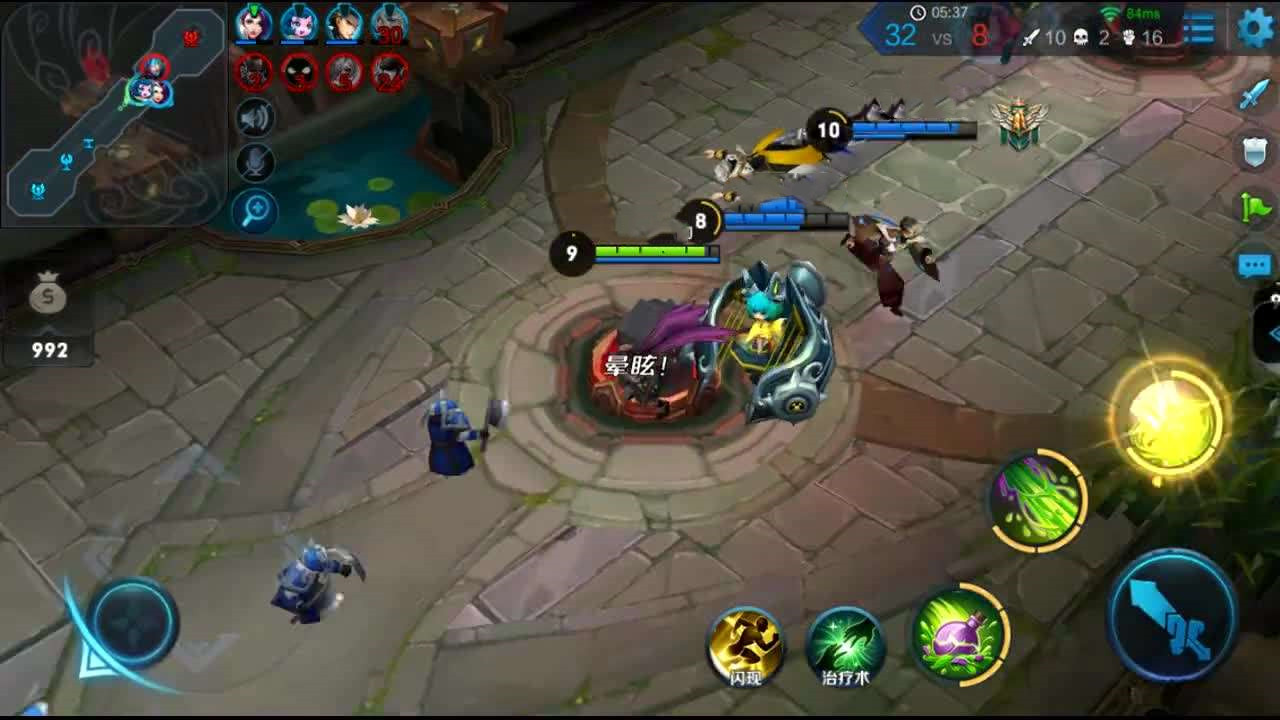Use the purple potion flask skill

[959, 632]
